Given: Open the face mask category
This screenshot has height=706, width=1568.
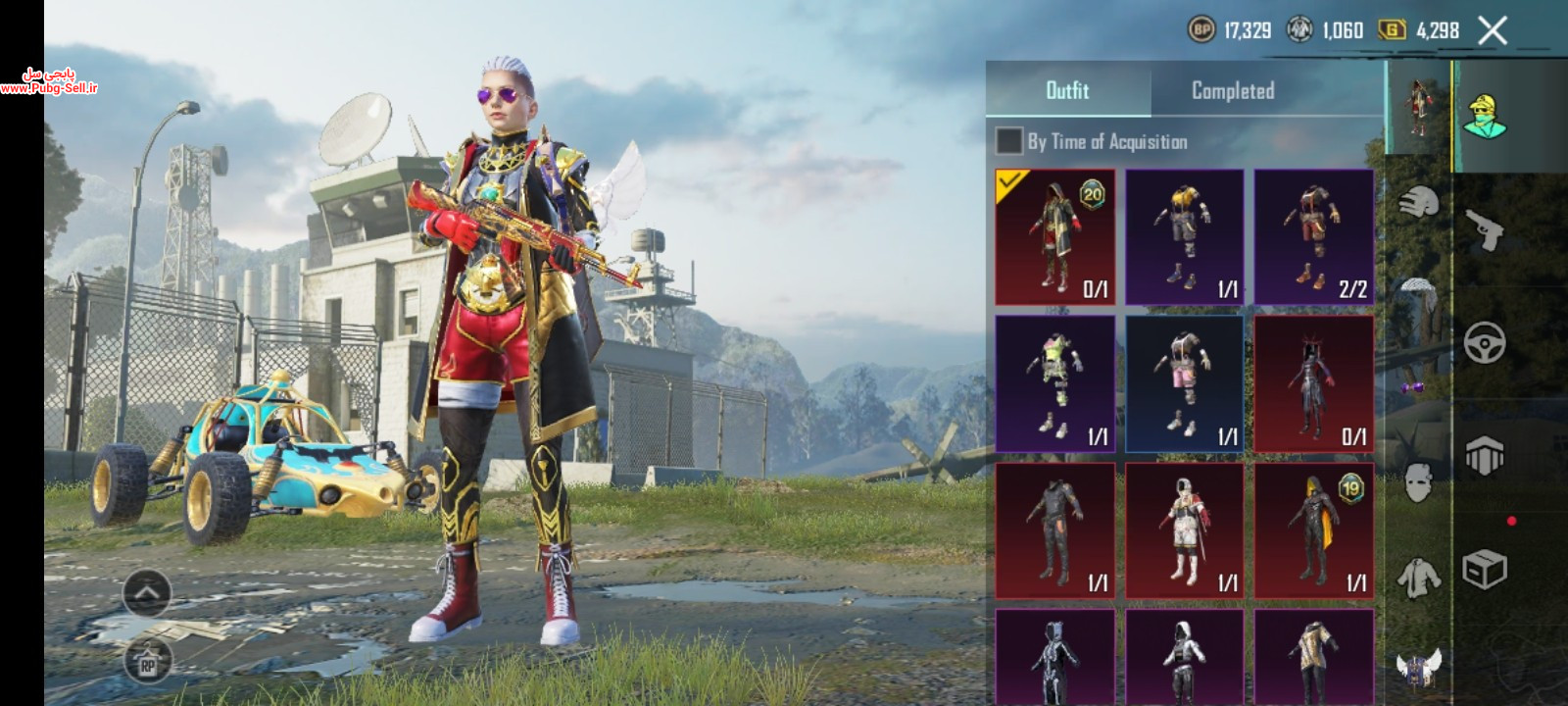Looking at the screenshot, I should point(1417,482).
